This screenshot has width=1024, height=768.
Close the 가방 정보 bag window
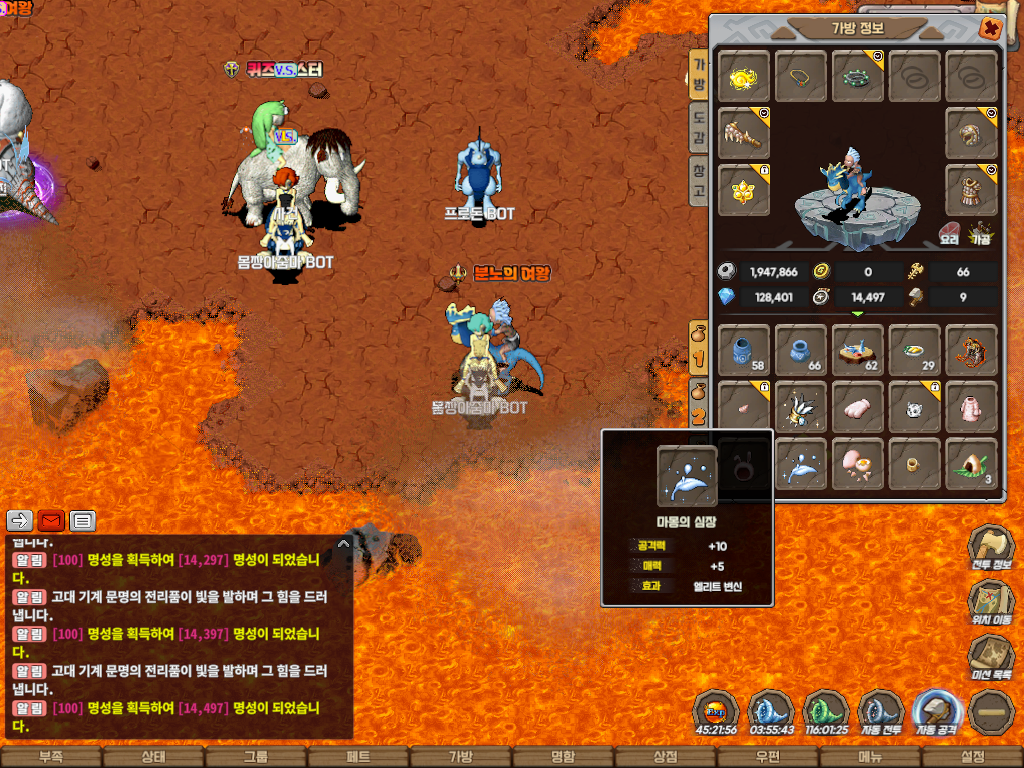990,29
